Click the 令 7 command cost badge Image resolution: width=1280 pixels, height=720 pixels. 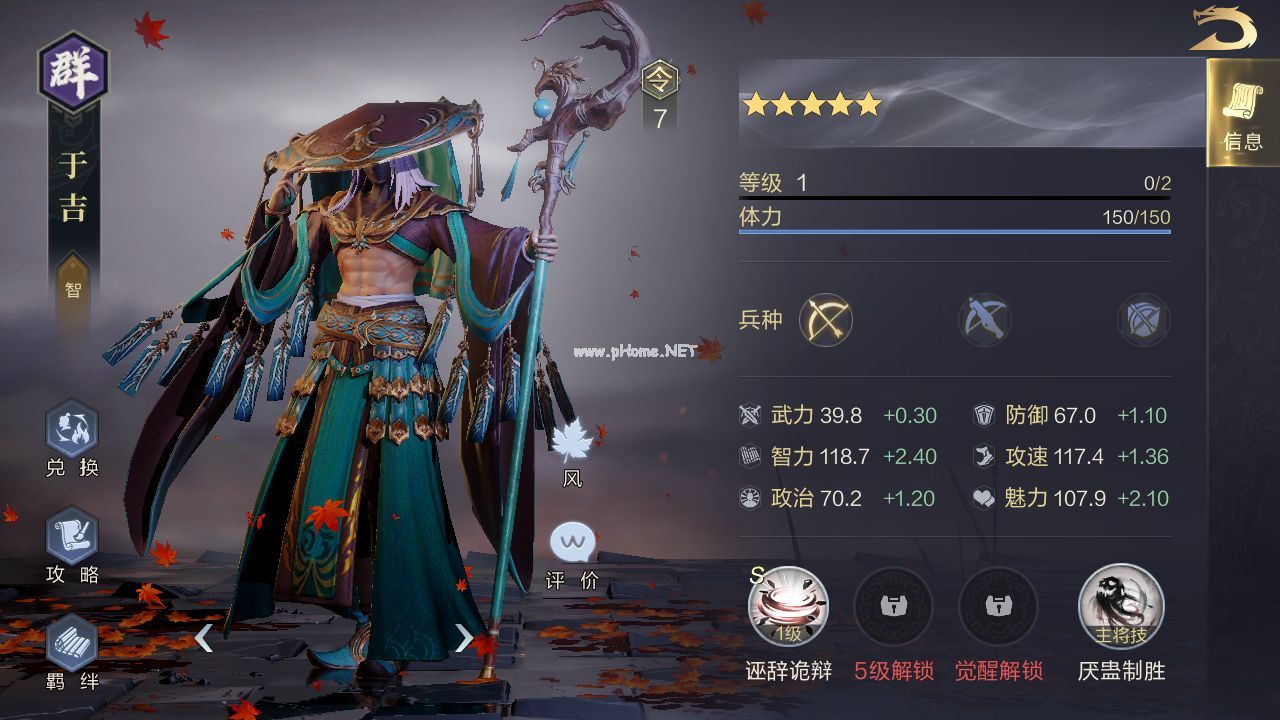[x=660, y=97]
